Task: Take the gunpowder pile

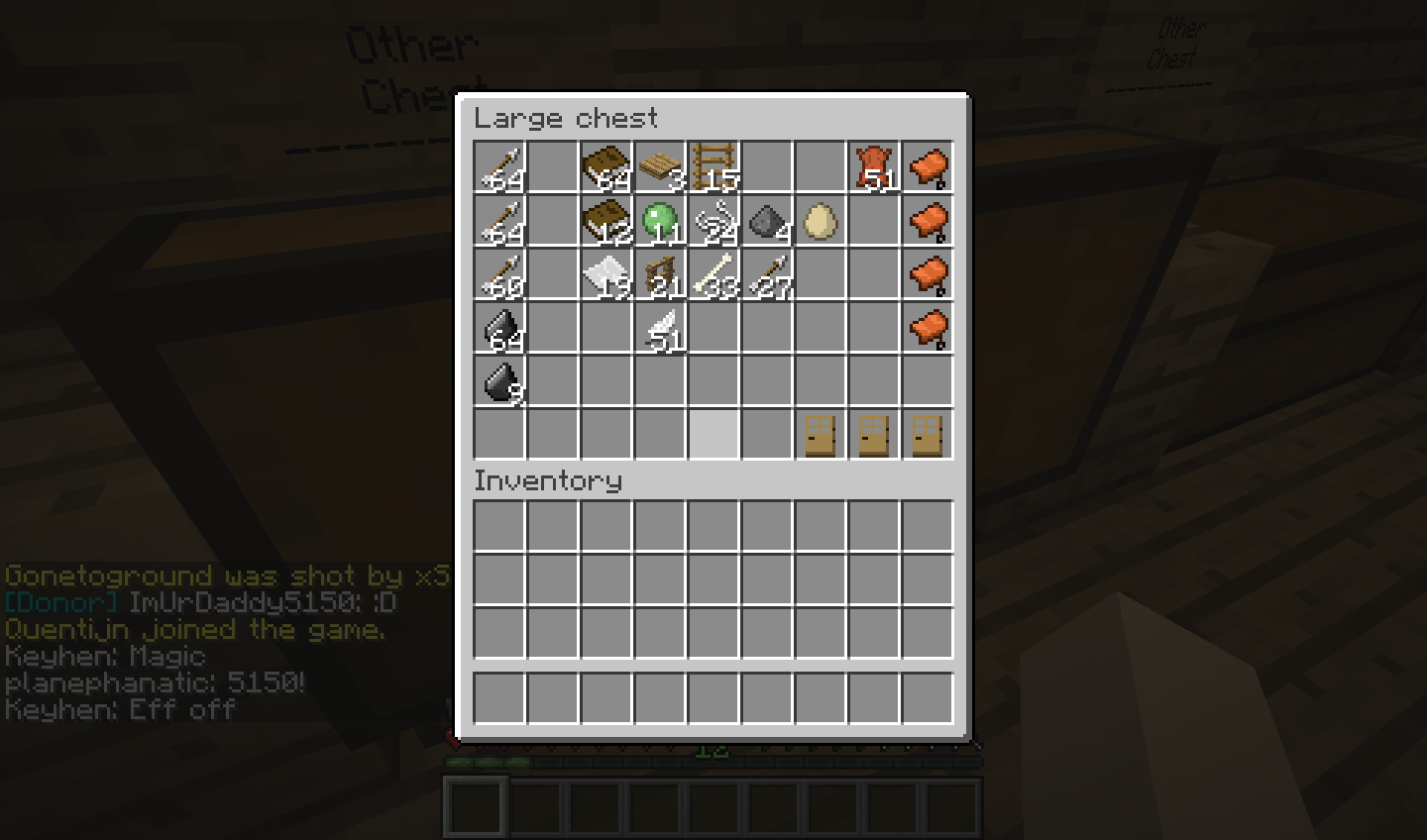Action: [x=767, y=221]
